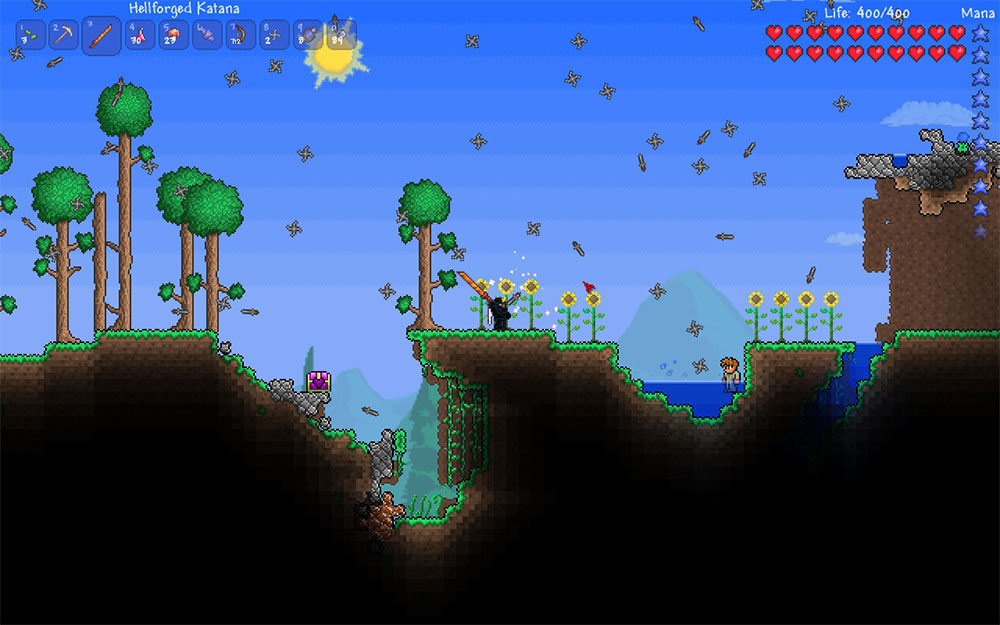Select the last hotbar slot with 89 items
The width and height of the screenshot is (1000, 625).
(340, 35)
